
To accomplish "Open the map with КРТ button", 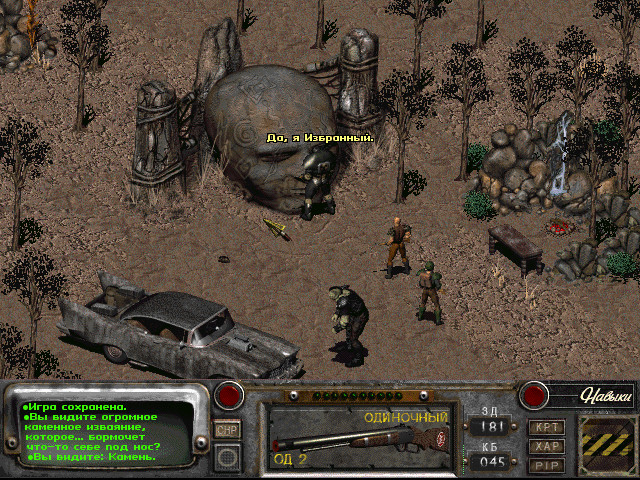I will point(546,427).
